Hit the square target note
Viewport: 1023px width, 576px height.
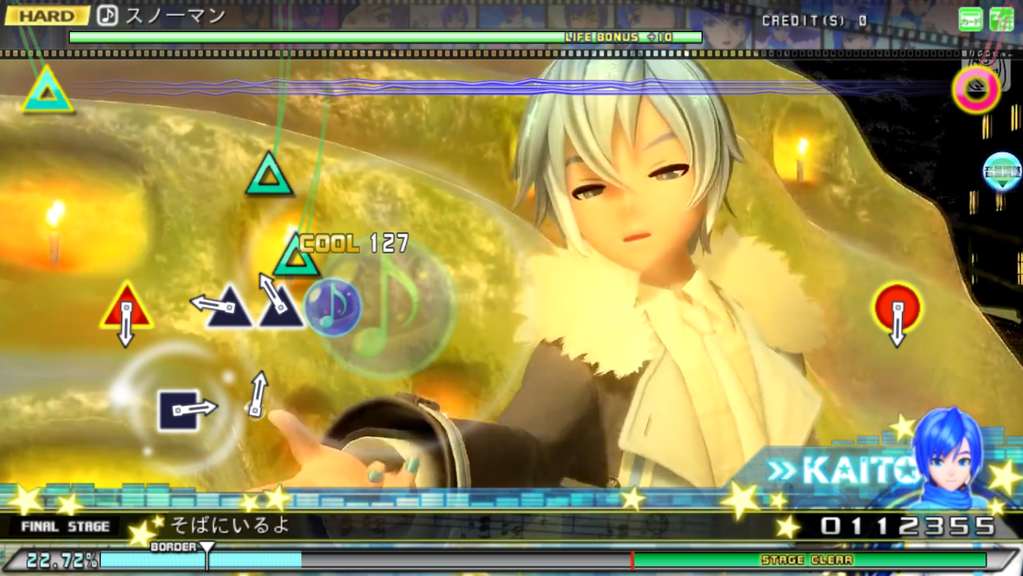[x=179, y=410]
